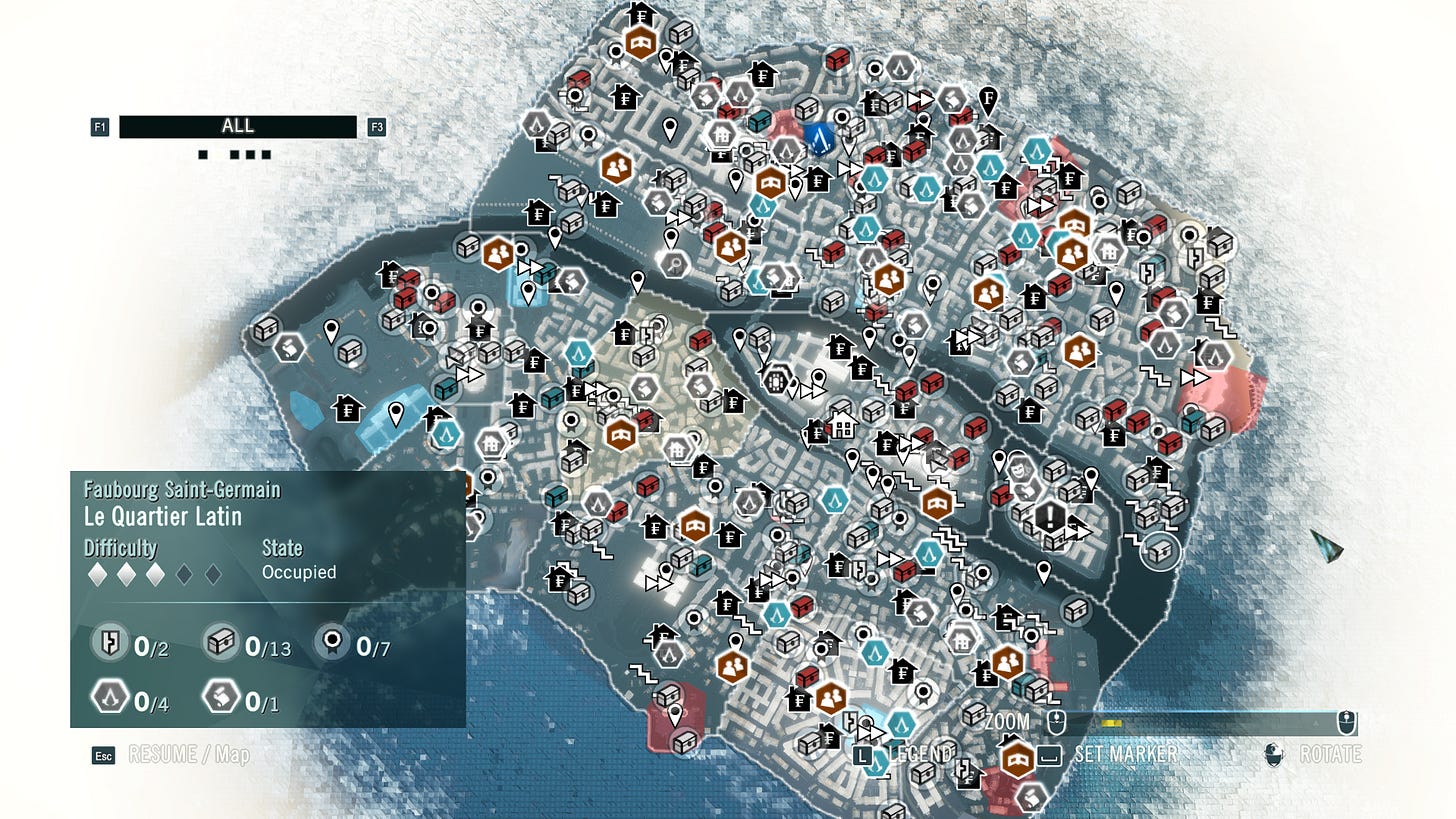Click the Assassin emblem icon showing 0/4
Image resolution: width=1456 pixels, height=819 pixels.
(112, 699)
